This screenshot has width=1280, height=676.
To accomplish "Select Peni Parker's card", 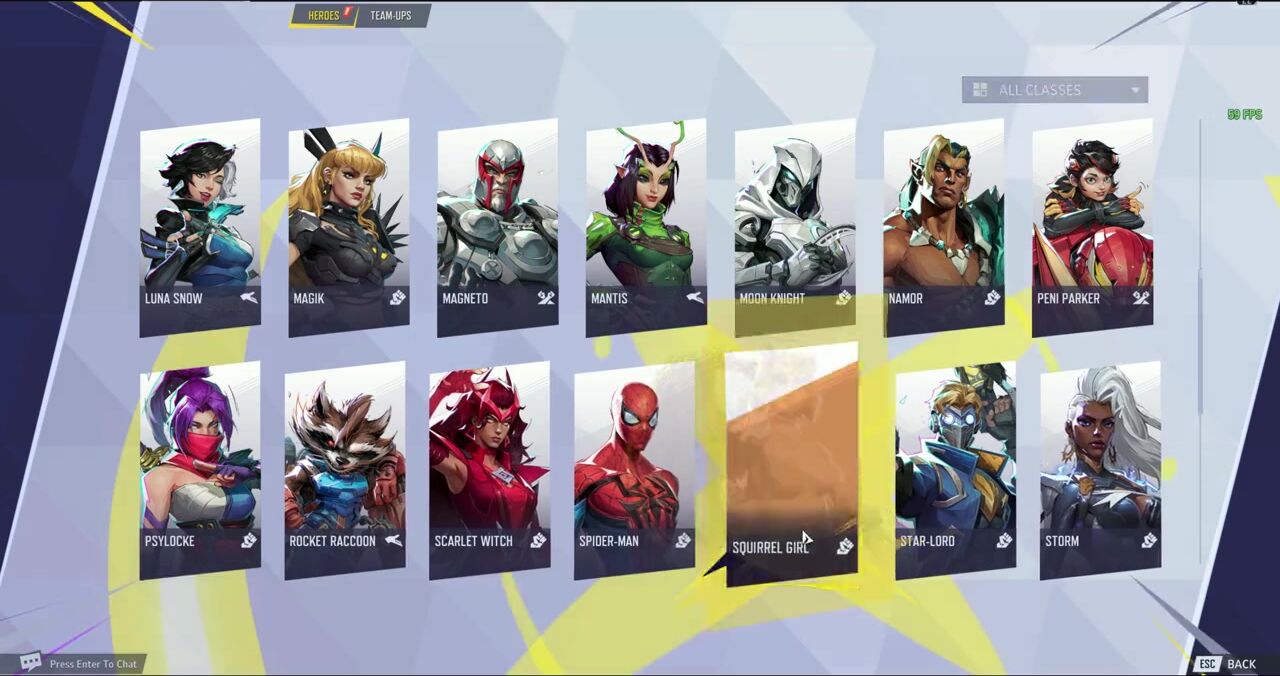I will [x=1092, y=225].
